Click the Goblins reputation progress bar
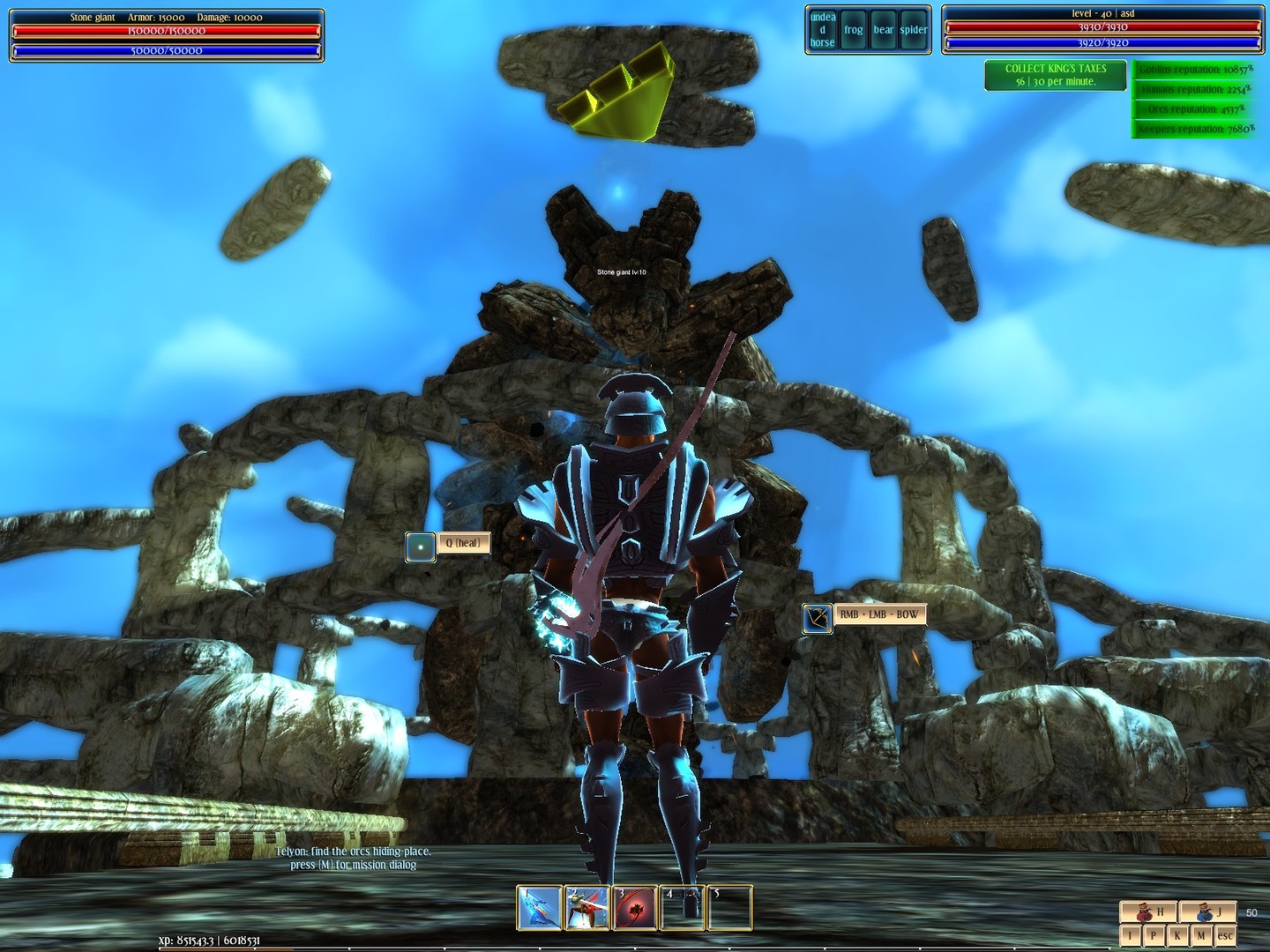The width and height of the screenshot is (1270, 952). click(x=1196, y=68)
